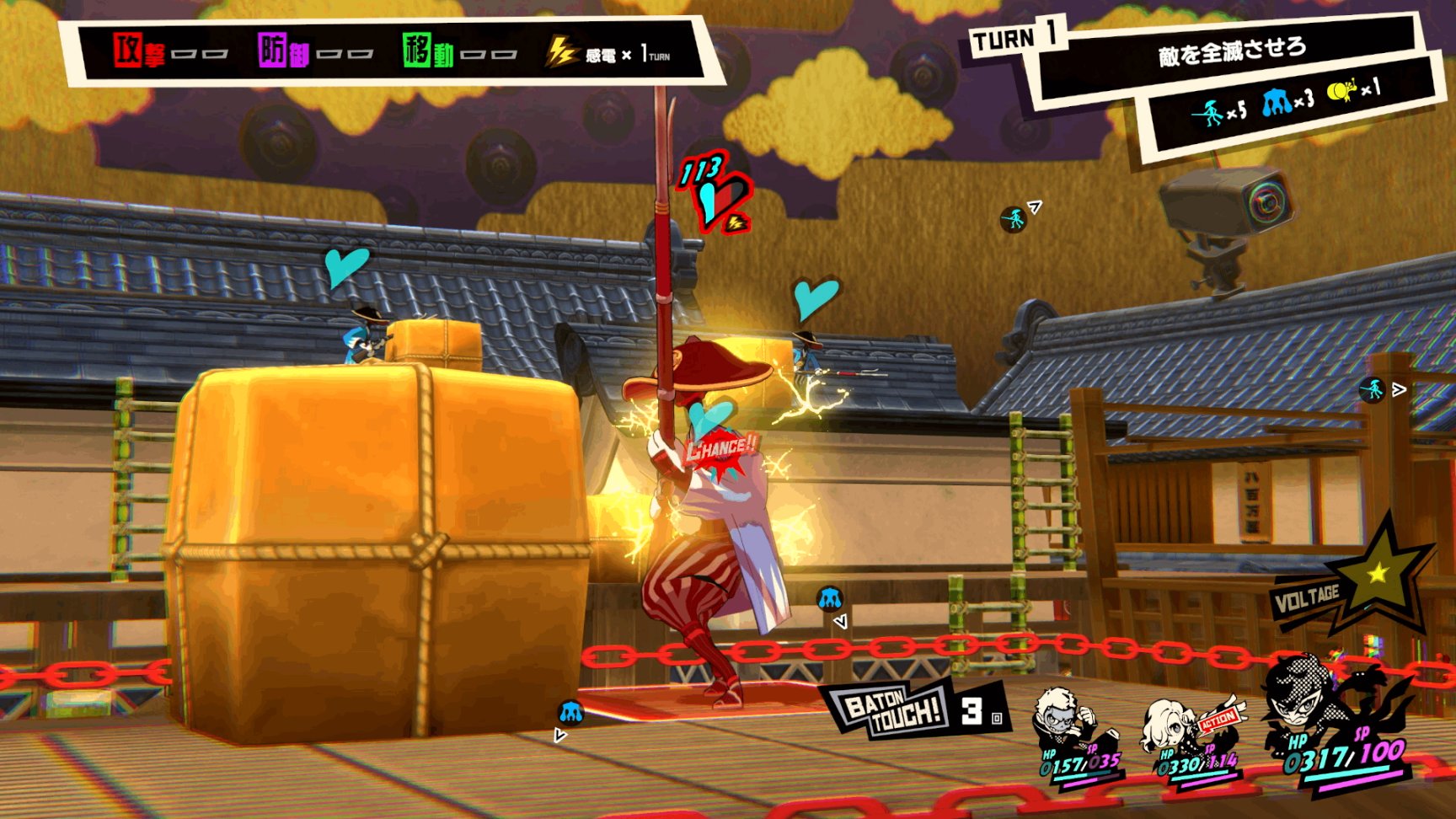The image size is (1456, 819).
Task: Check the 感電 lightning status icon
Action: point(561,52)
